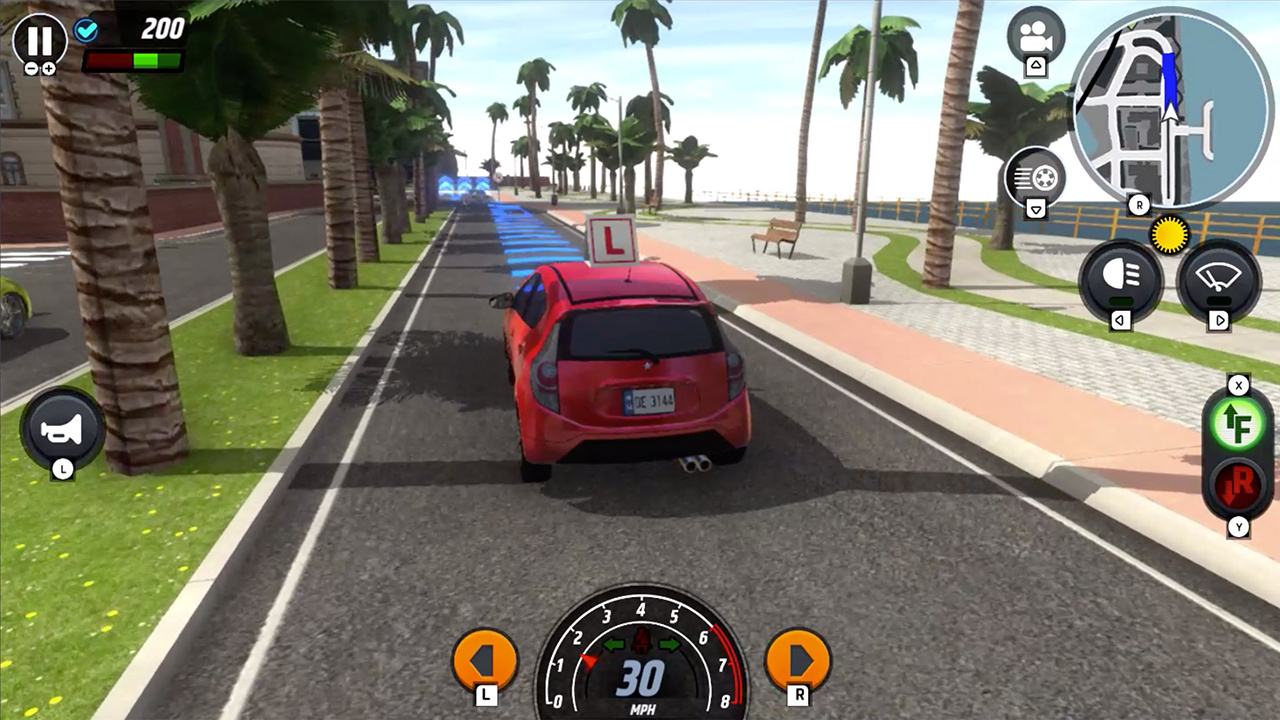Image resolution: width=1280 pixels, height=720 pixels.
Task: Open the tire icon's lower arrow options
Action: (1035, 209)
